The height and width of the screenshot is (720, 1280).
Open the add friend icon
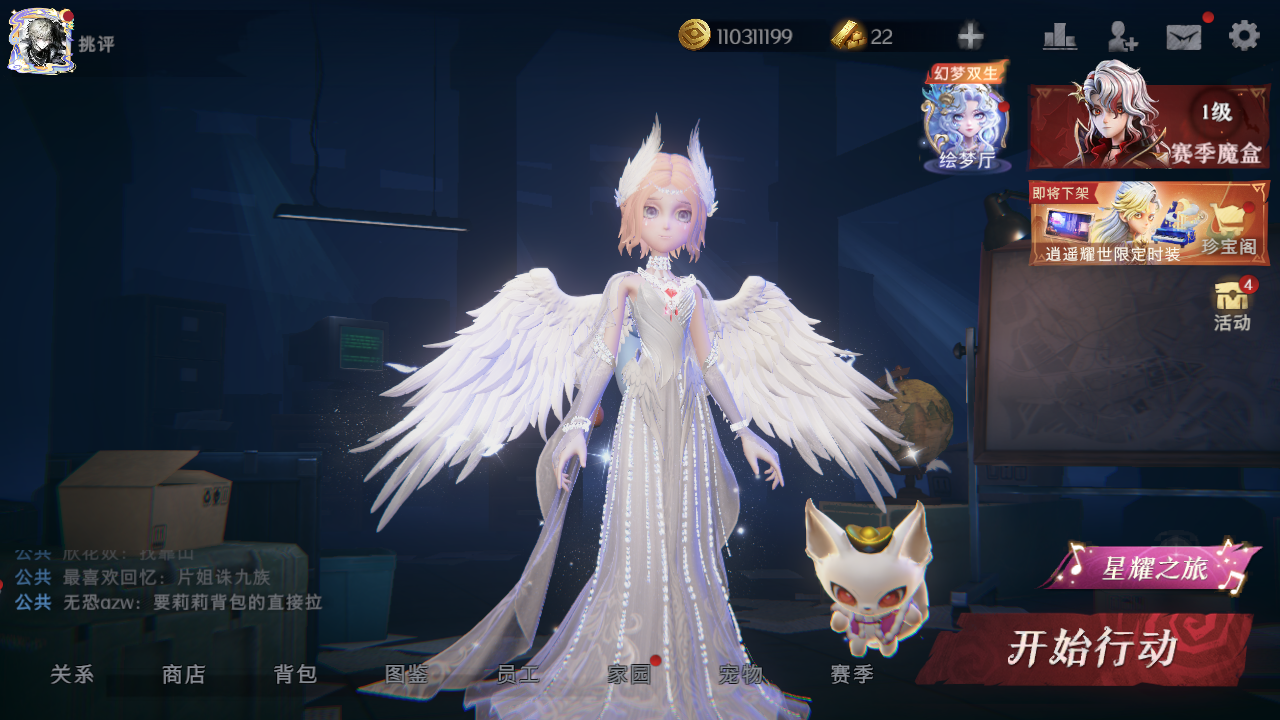[x=1122, y=37]
